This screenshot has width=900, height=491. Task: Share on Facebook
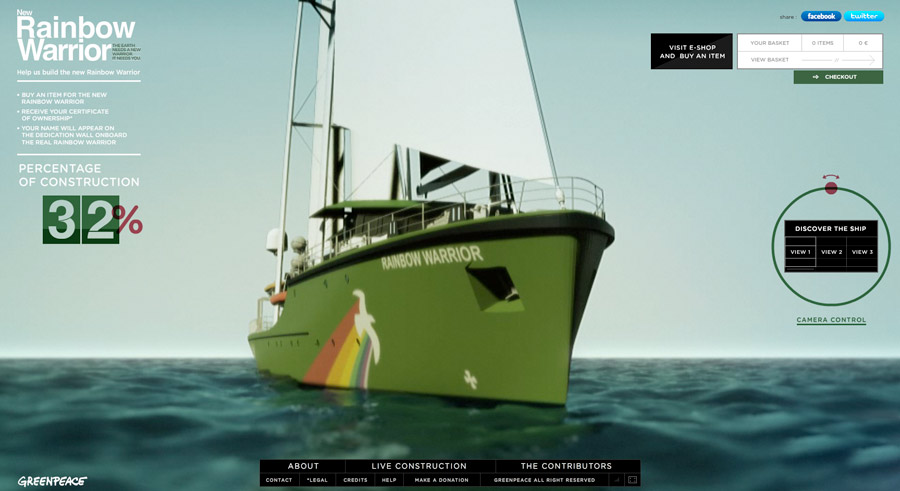coord(821,16)
